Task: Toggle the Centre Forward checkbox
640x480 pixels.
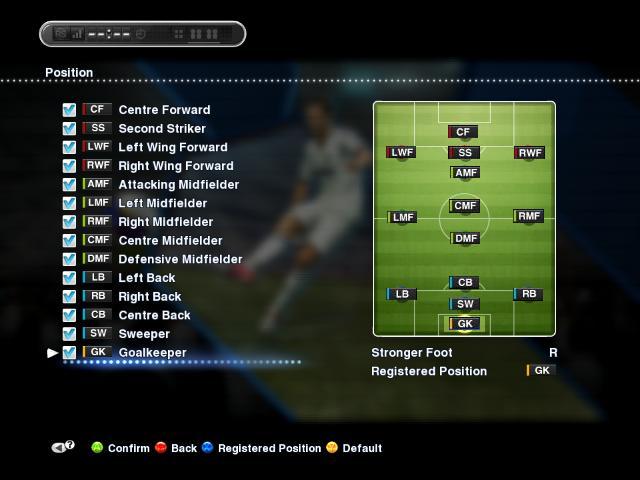Action: pos(69,110)
